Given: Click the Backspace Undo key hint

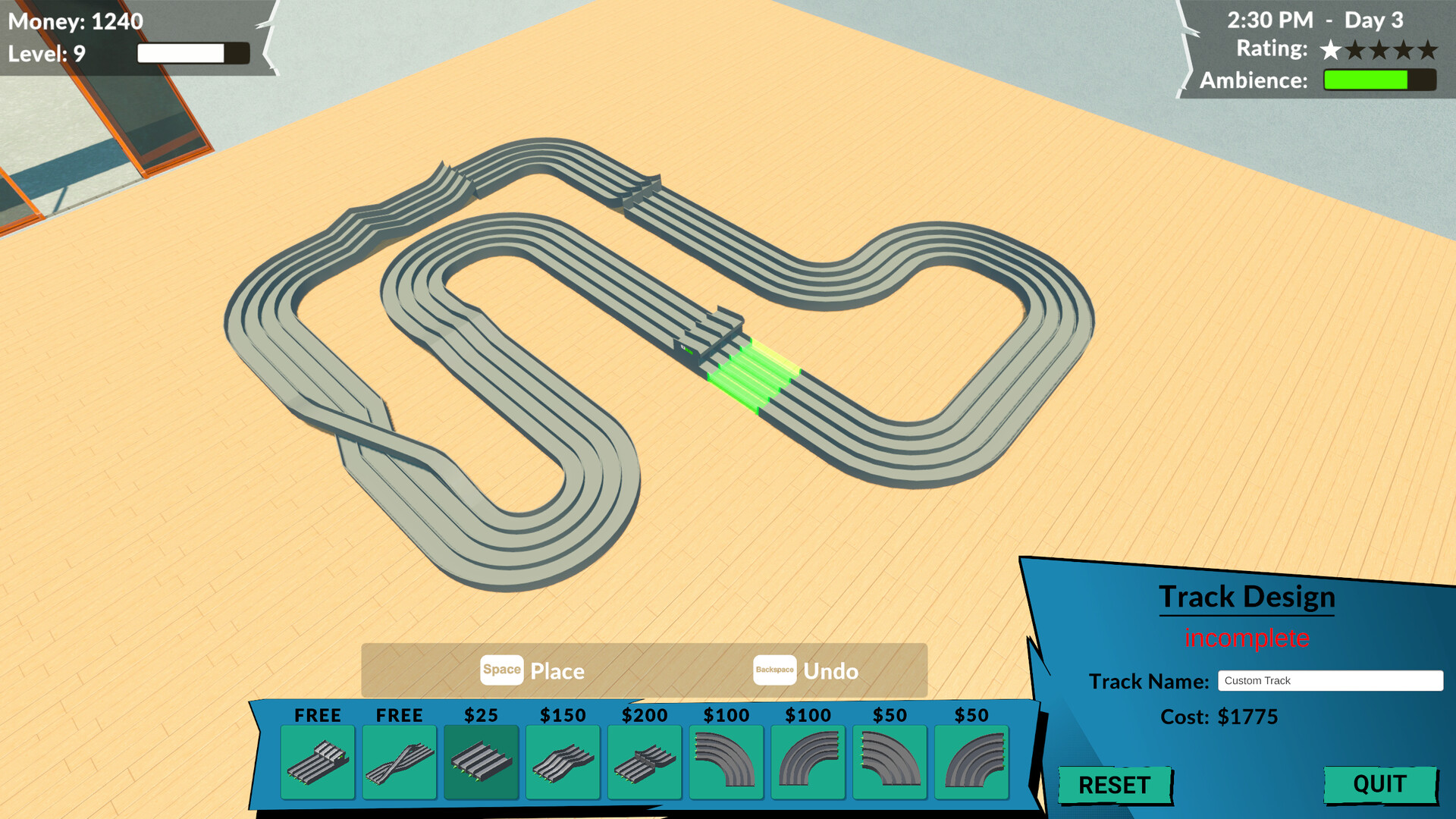Looking at the screenshot, I should (x=774, y=670).
